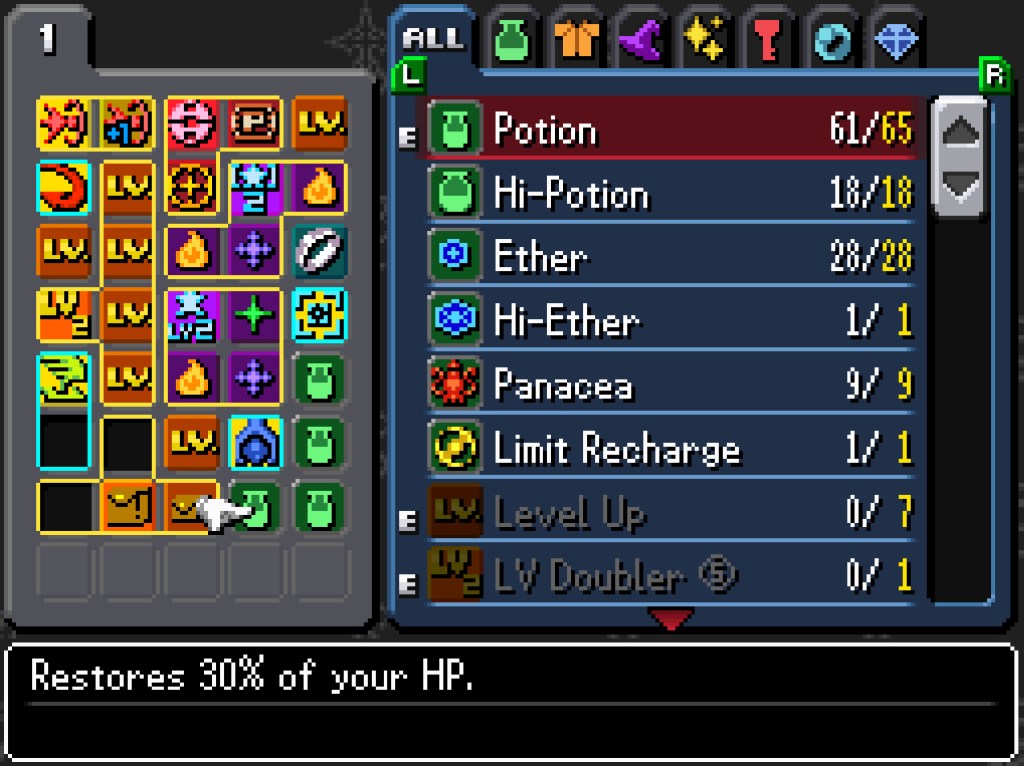Select Panacea in the item list
Viewport: 1024px width, 766px height.
point(668,385)
